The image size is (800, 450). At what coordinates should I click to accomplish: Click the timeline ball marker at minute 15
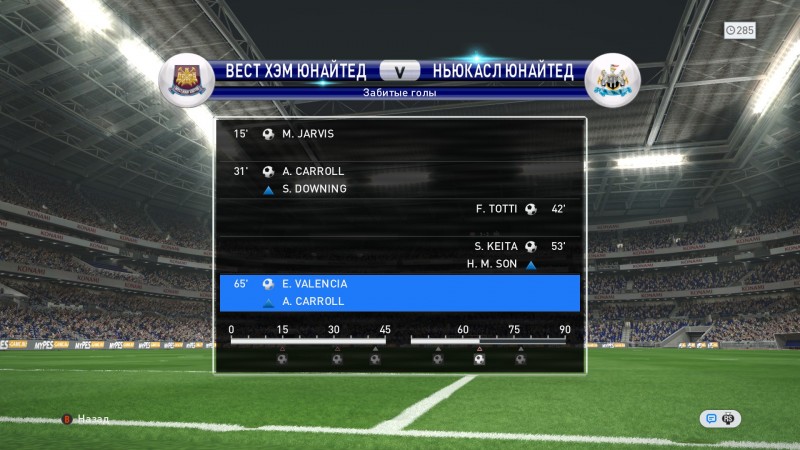(x=281, y=358)
